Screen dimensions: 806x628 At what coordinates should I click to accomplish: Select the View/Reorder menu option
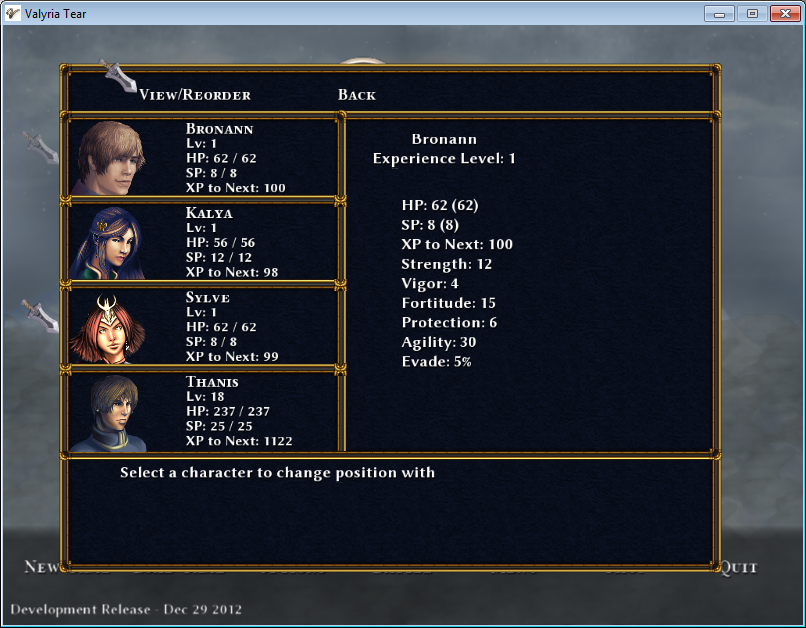194,95
